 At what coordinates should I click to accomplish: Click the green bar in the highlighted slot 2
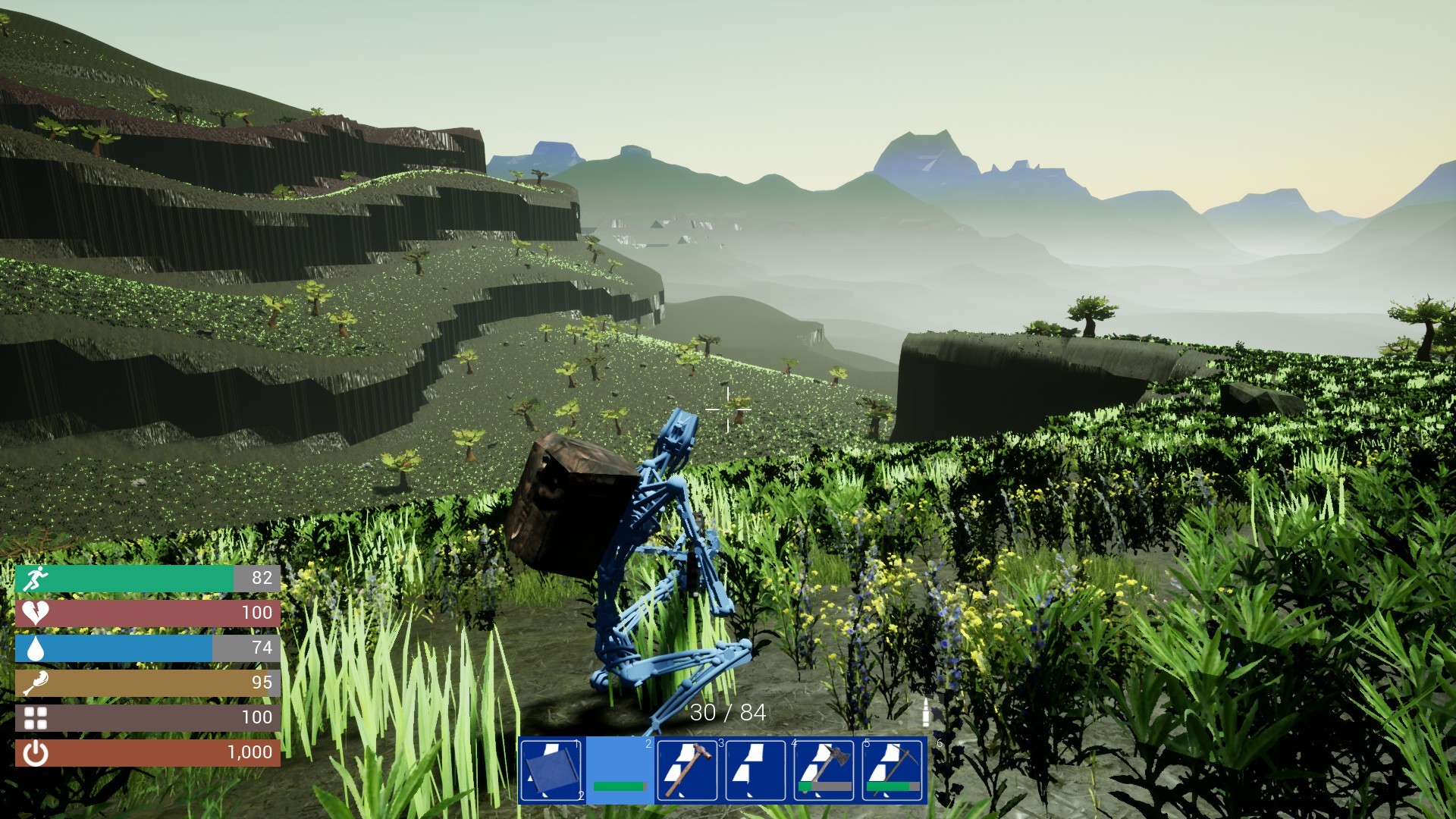(620, 786)
